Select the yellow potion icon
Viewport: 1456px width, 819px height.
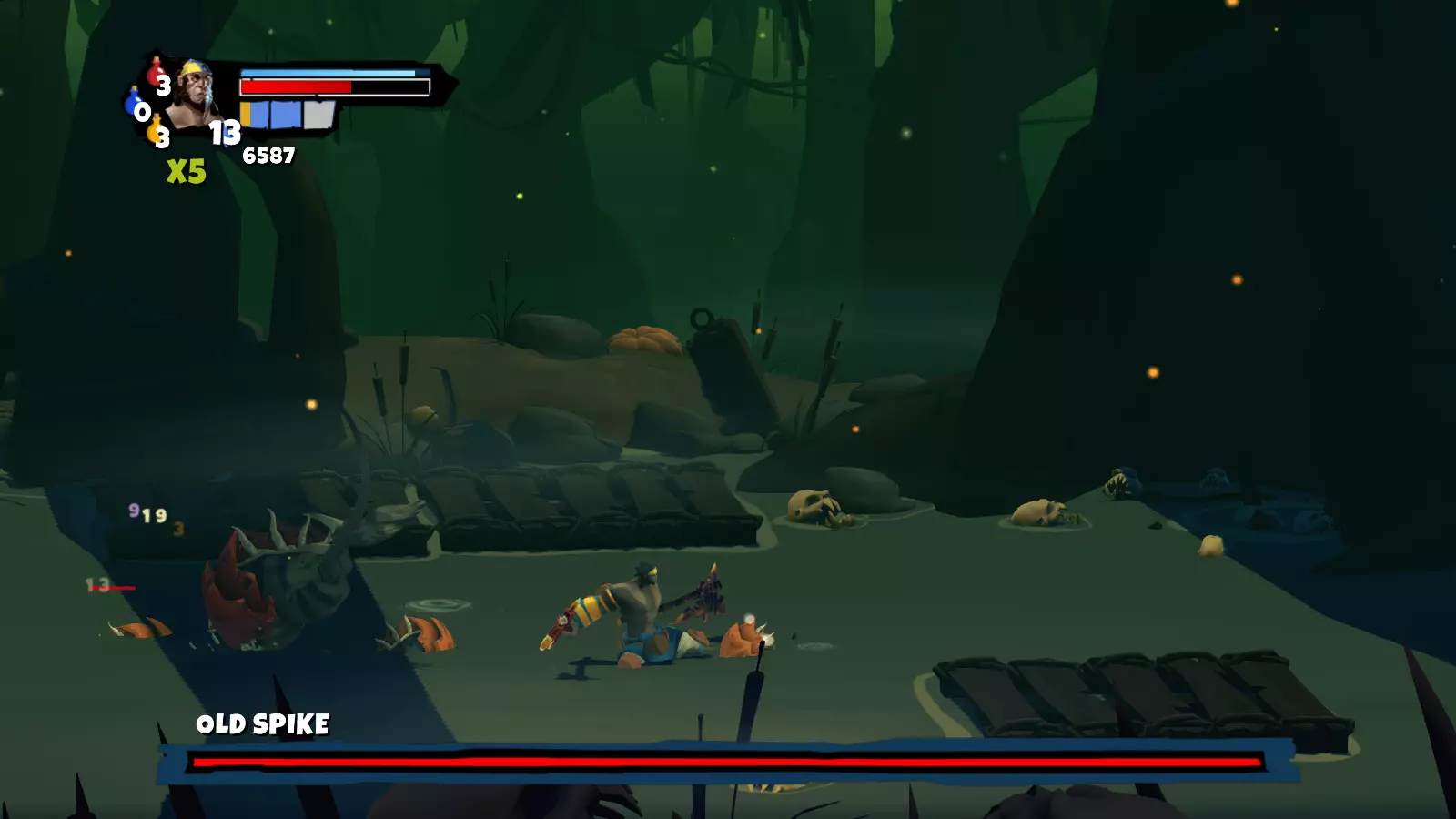[x=155, y=130]
